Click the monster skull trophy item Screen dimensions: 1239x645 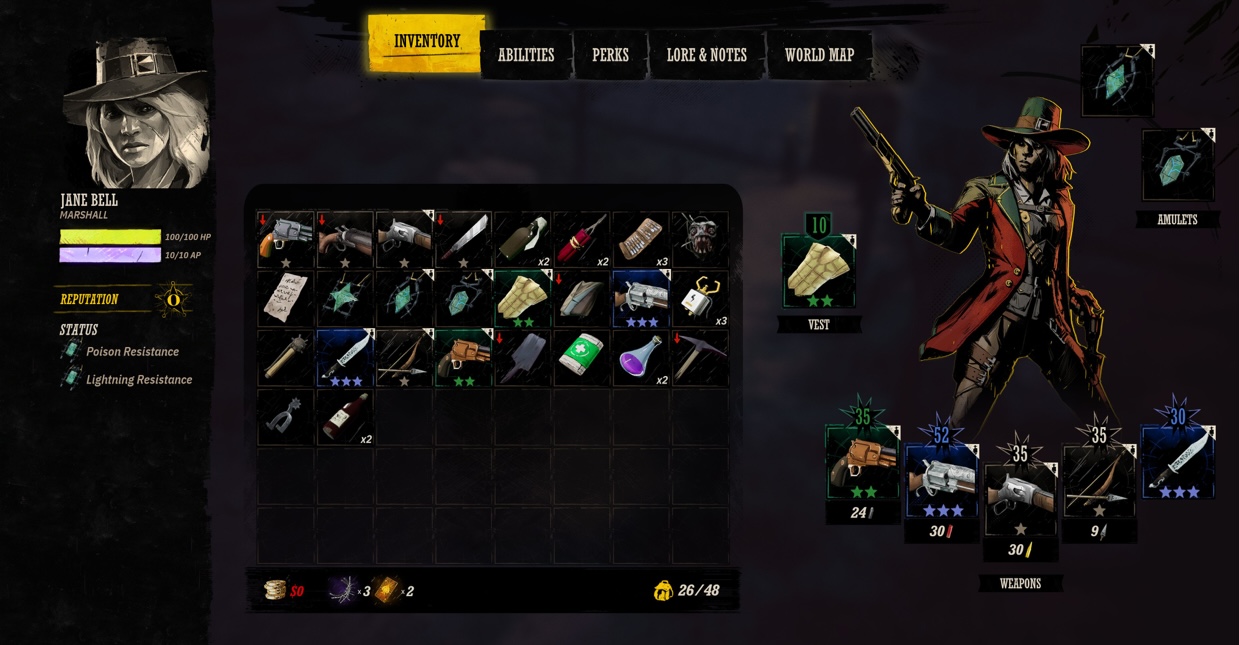(x=700, y=240)
